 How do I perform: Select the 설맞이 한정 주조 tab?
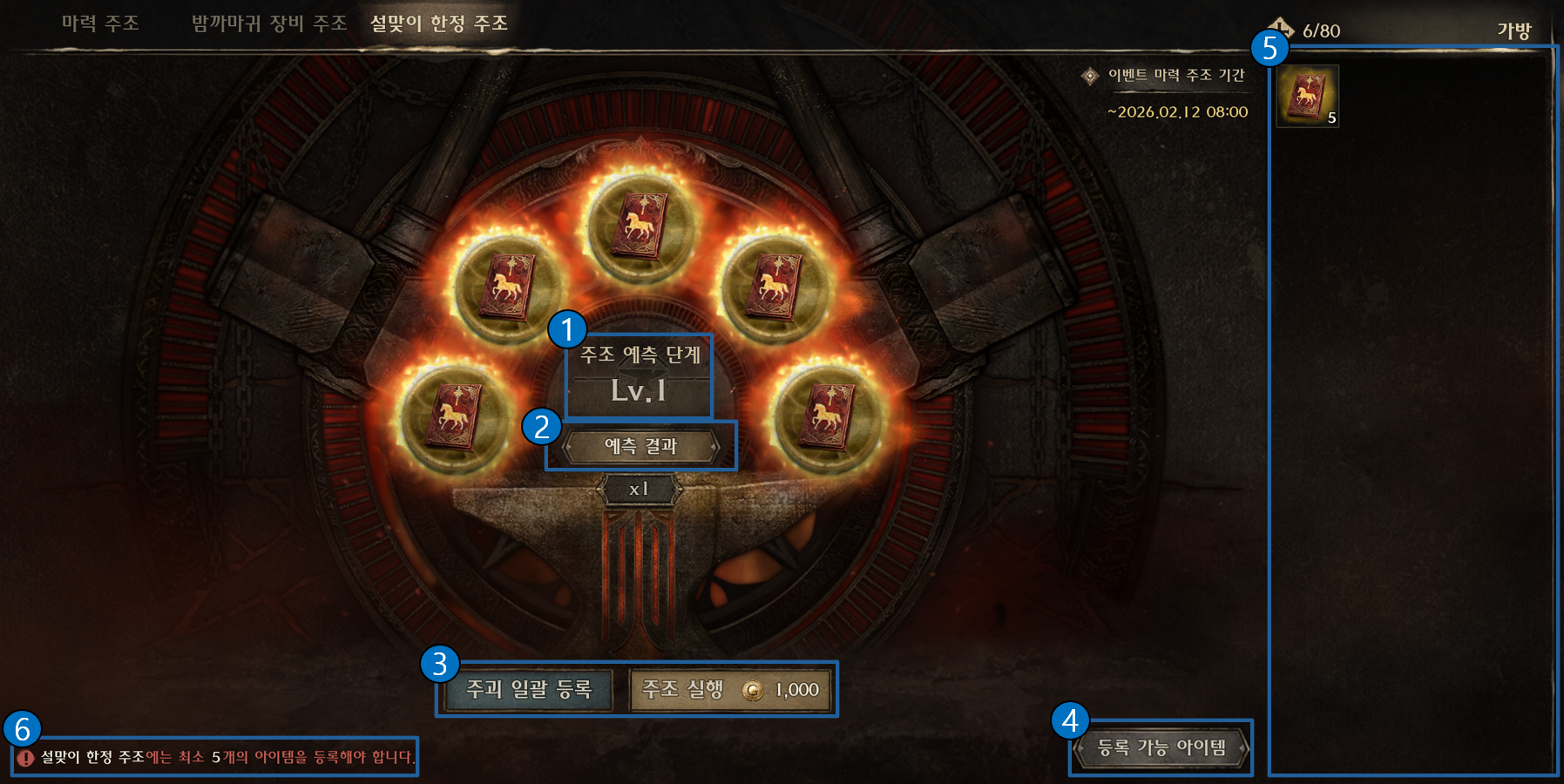coord(438,24)
